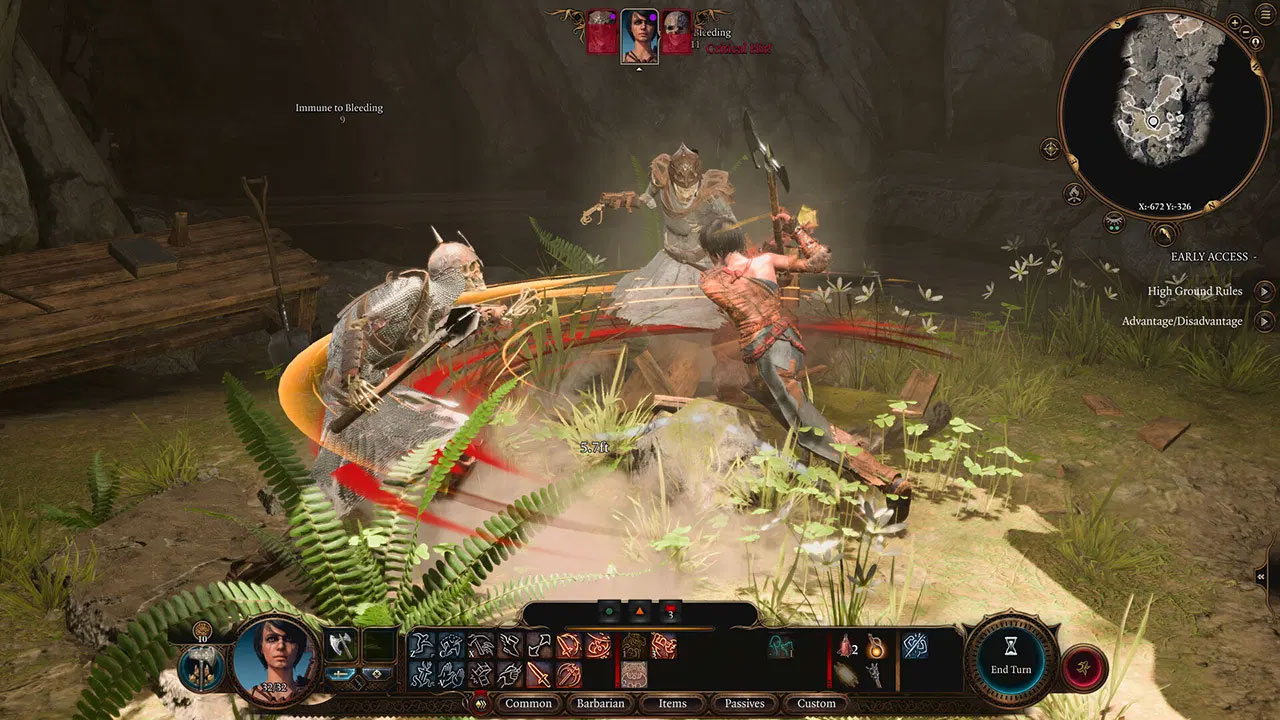
Task: Open the Passives hotbar tab
Action: pyautogui.click(x=744, y=703)
